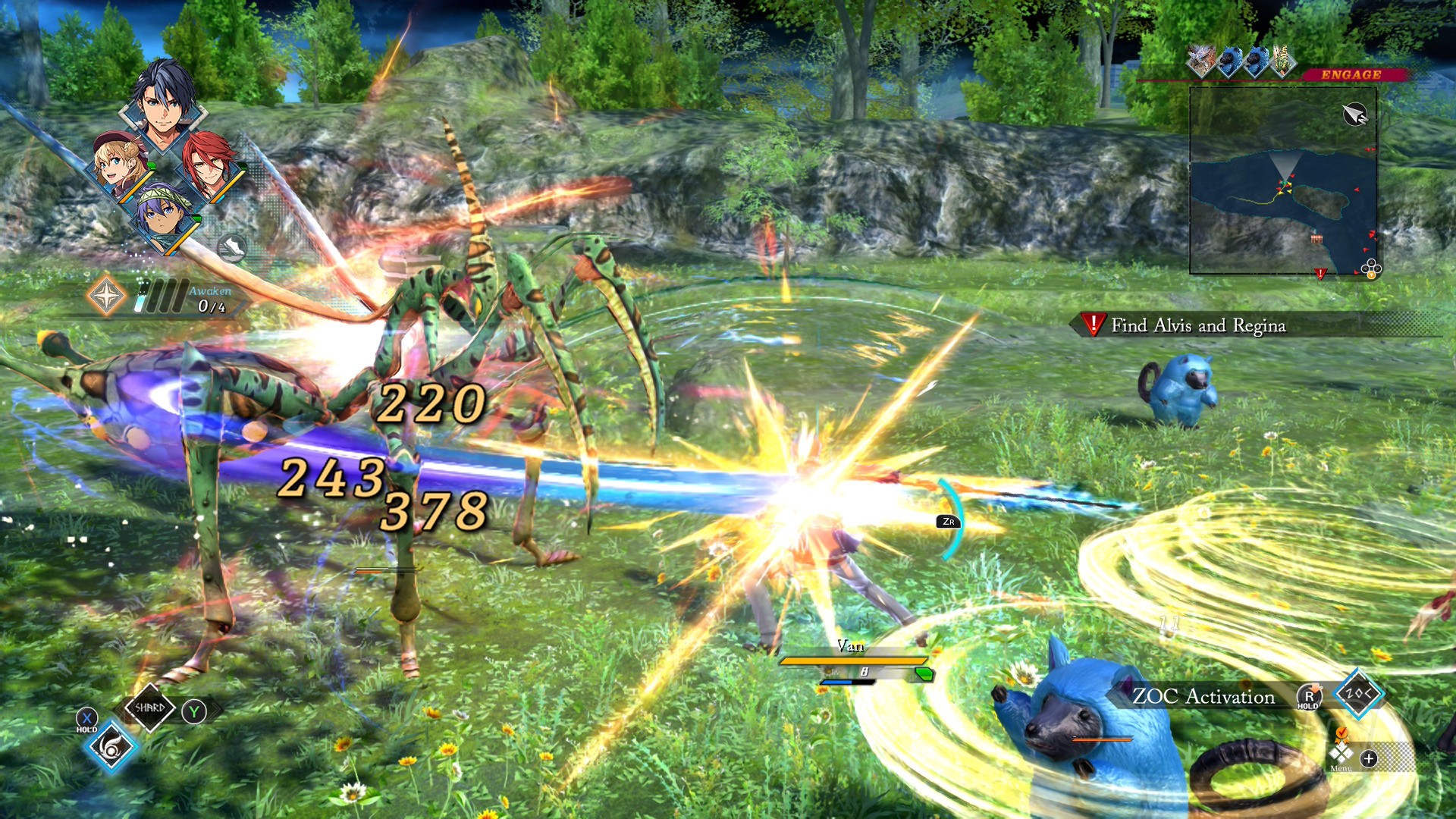This screenshot has height=819, width=1456.
Task: Click the ENGAGE banner
Action: click(x=1351, y=74)
